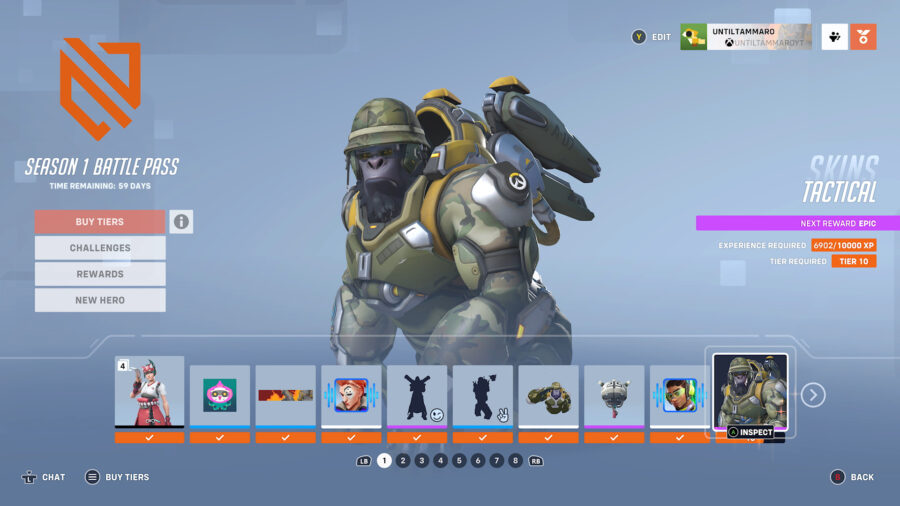Open the Challenges menu
The height and width of the screenshot is (506, 900).
pos(100,248)
